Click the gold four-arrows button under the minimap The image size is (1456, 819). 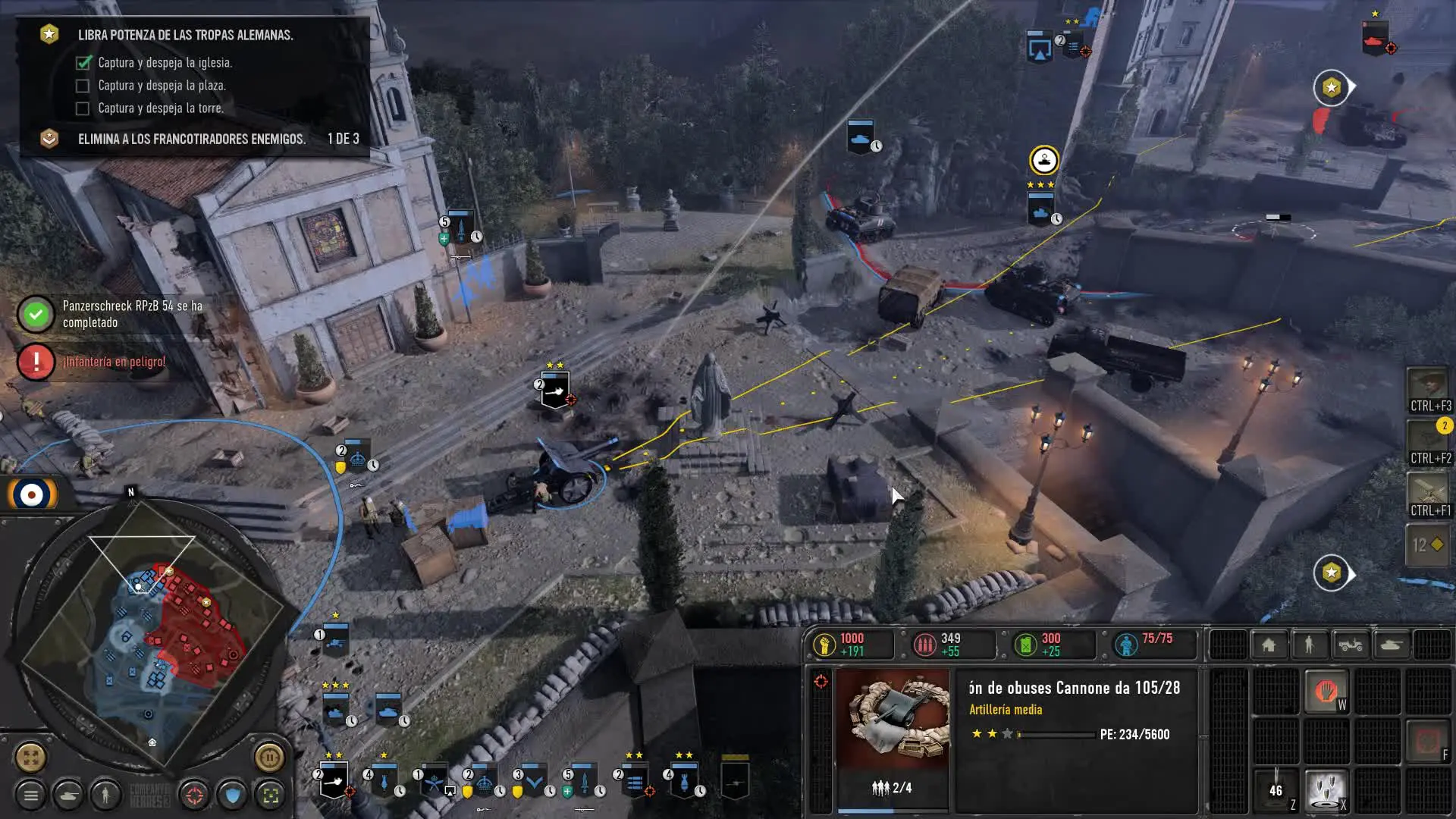(31, 757)
